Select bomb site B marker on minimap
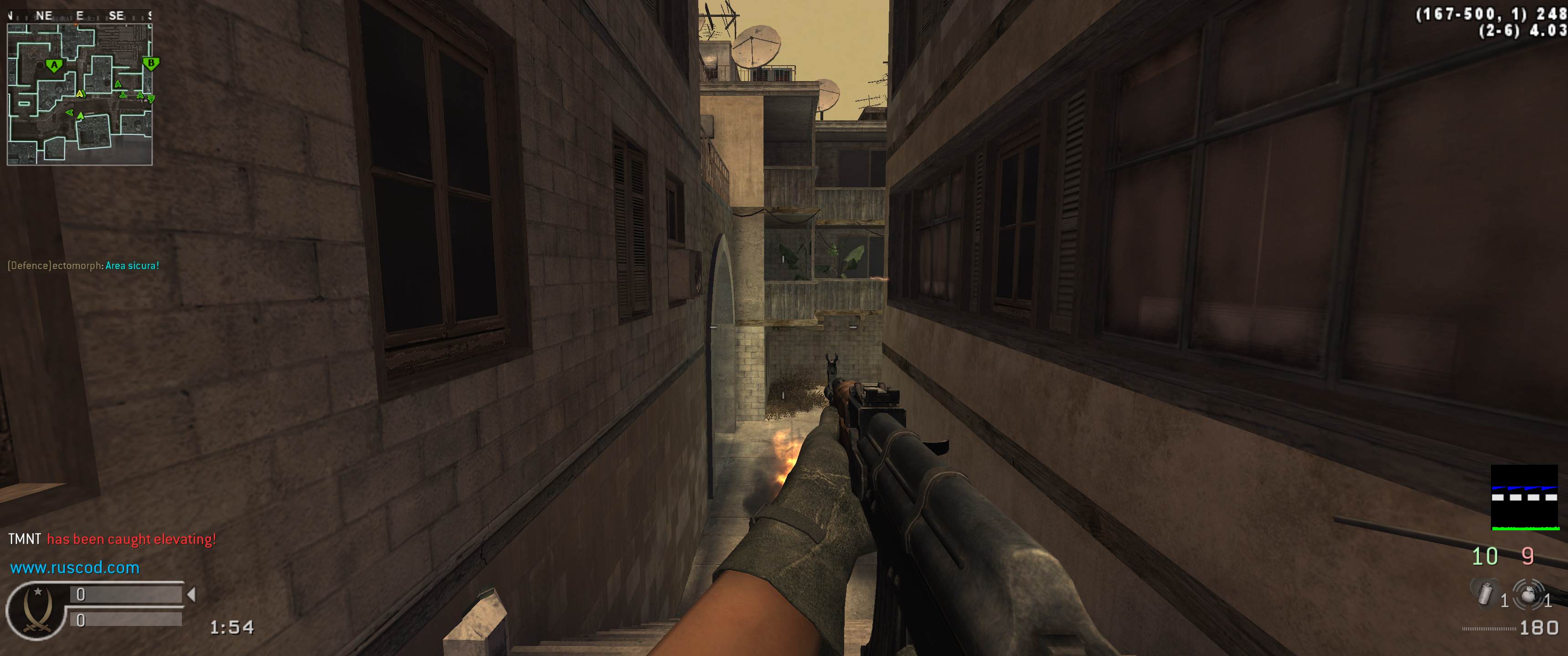The image size is (1568, 656). coord(150,63)
